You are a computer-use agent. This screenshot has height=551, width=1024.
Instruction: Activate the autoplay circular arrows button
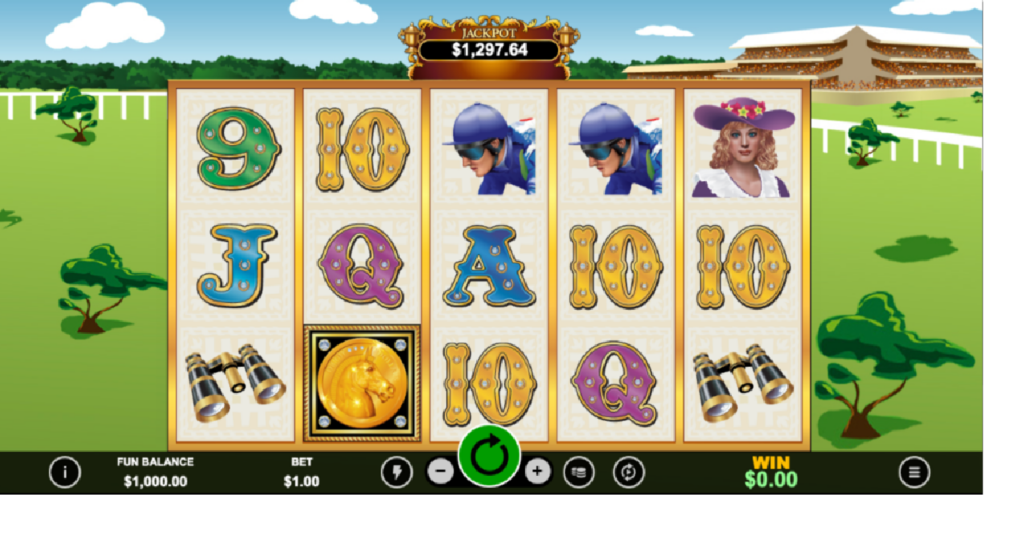(628, 472)
